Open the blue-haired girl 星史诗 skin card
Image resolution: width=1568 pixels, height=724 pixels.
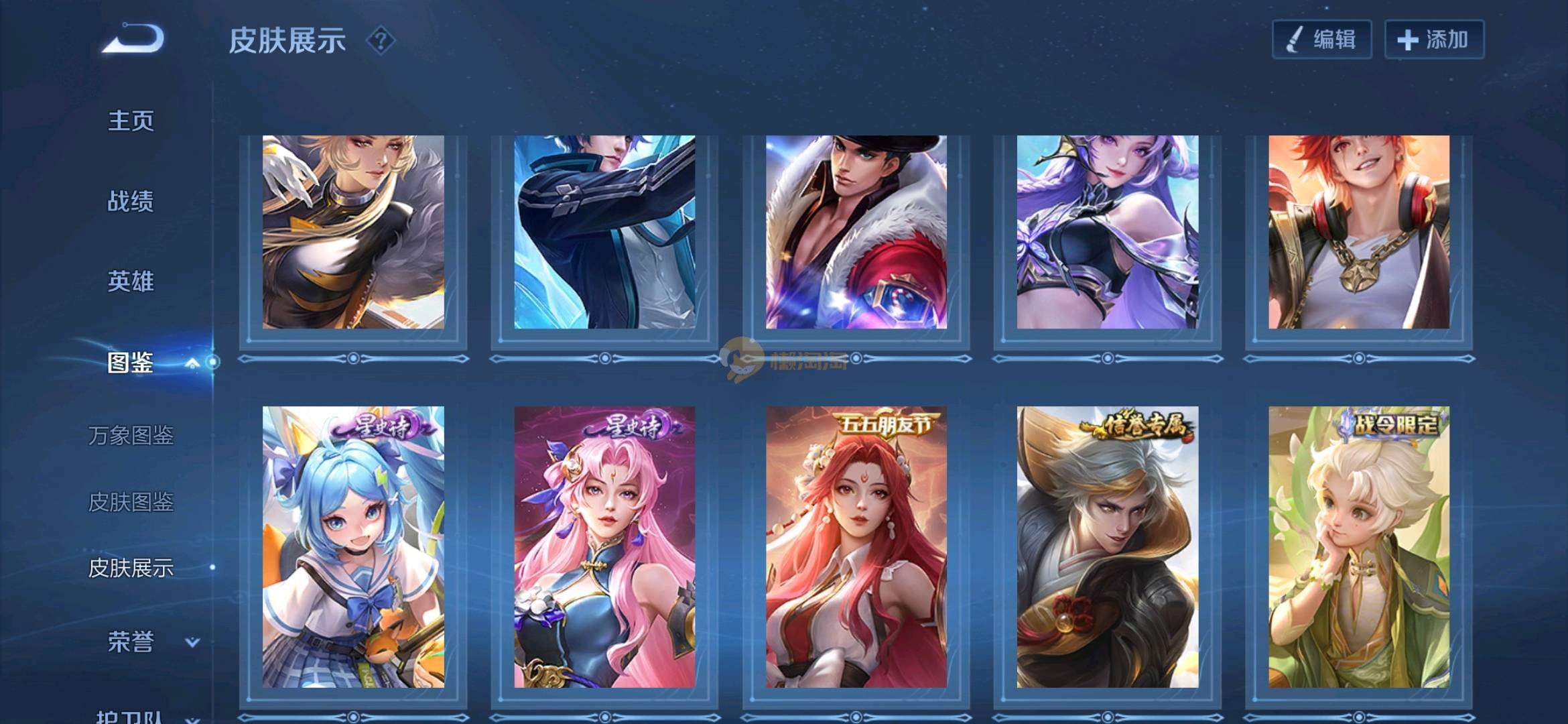(x=353, y=546)
